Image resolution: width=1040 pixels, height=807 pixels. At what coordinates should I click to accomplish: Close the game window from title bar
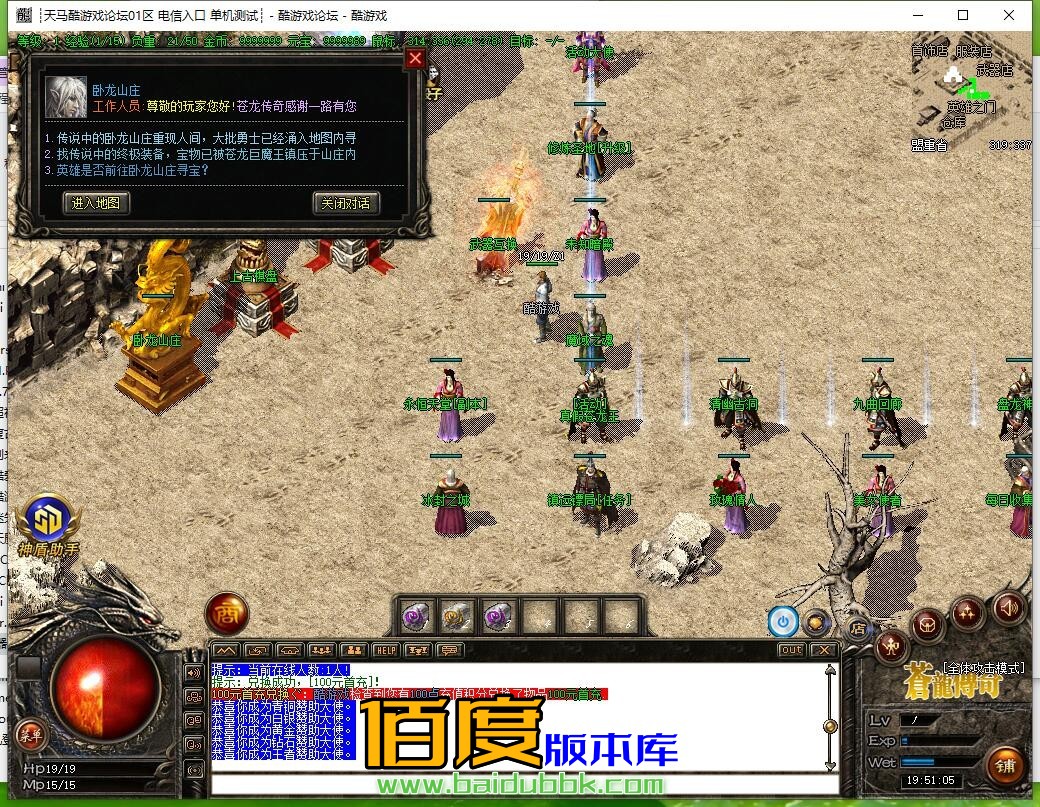pyautogui.click(x=1010, y=15)
